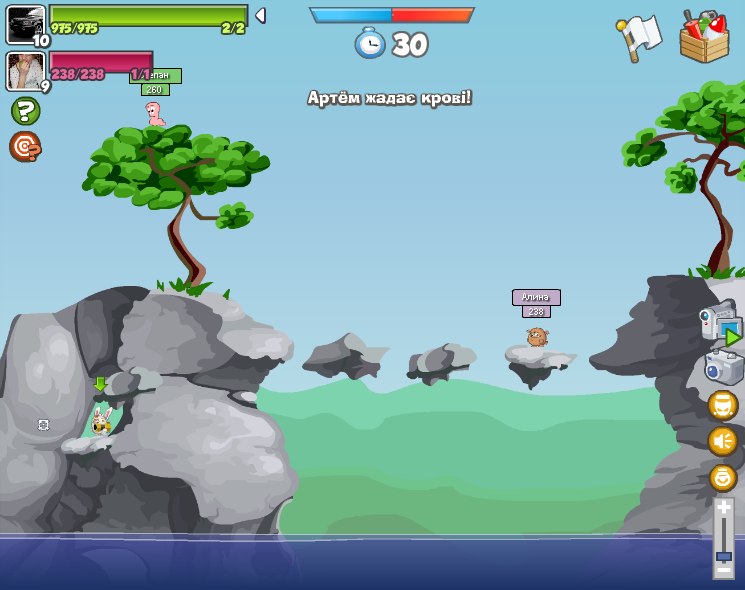Click the orange target hint button
745x590 pixels.
[25, 147]
